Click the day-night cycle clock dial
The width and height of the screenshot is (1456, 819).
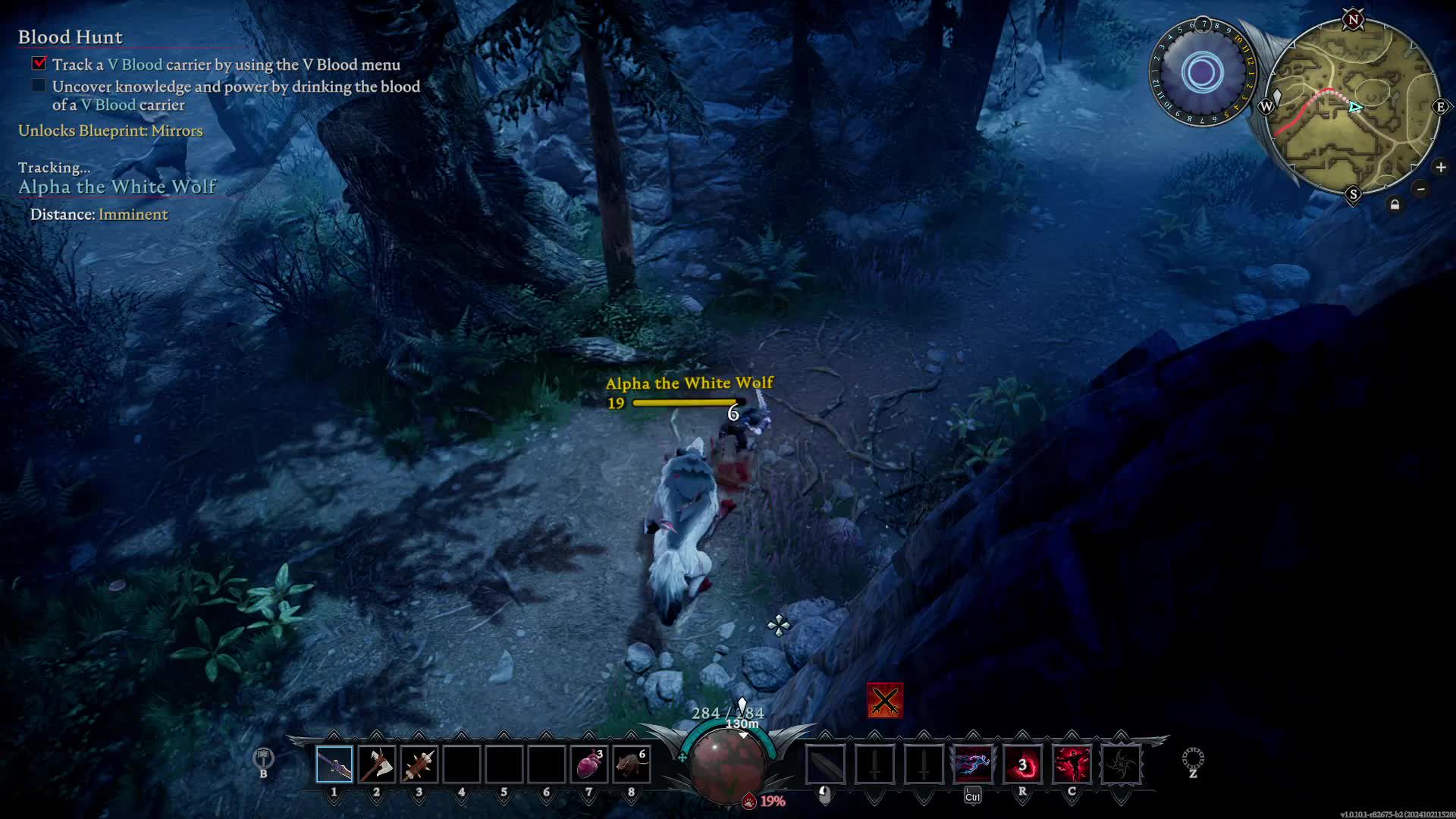click(x=1202, y=73)
